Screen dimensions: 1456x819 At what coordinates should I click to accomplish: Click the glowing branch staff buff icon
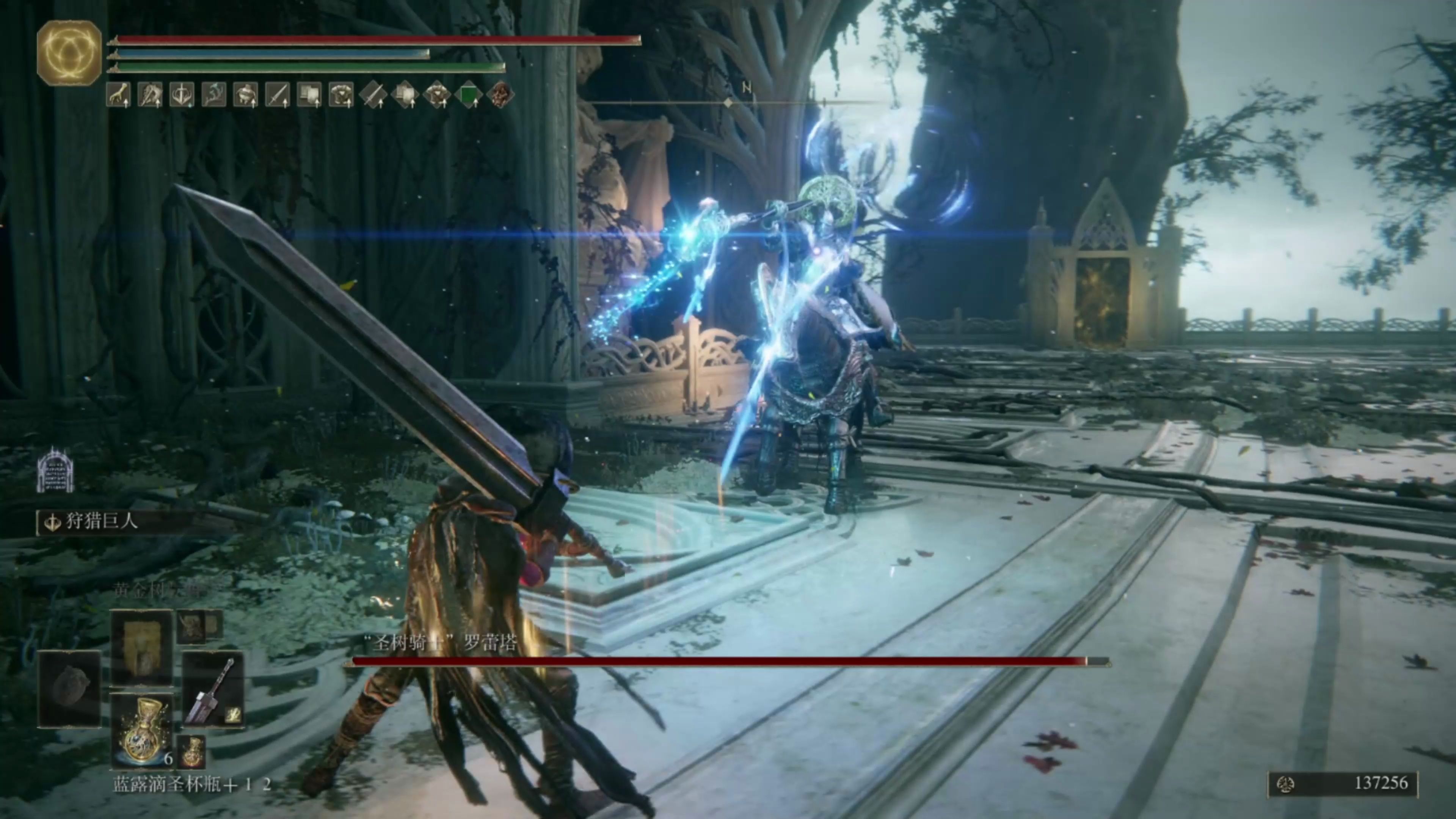coord(213,94)
